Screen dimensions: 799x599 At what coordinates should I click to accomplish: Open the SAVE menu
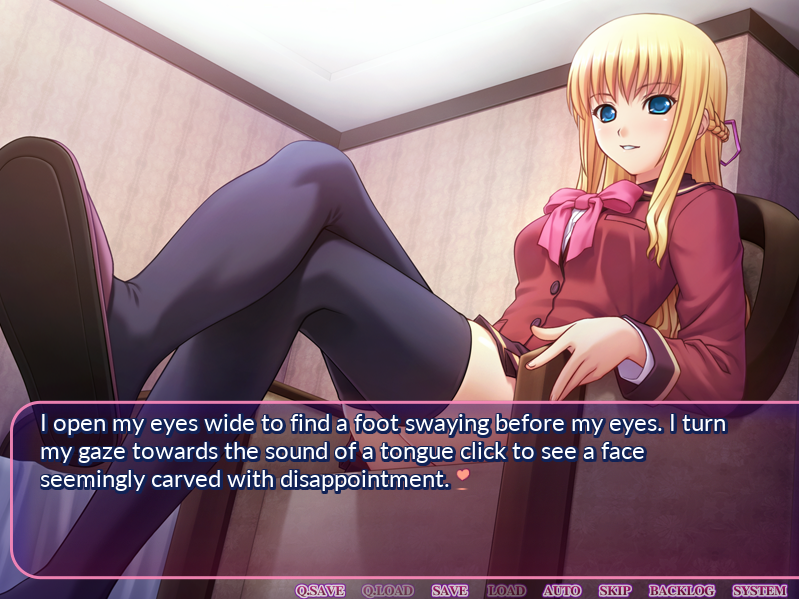click(450, 591)
